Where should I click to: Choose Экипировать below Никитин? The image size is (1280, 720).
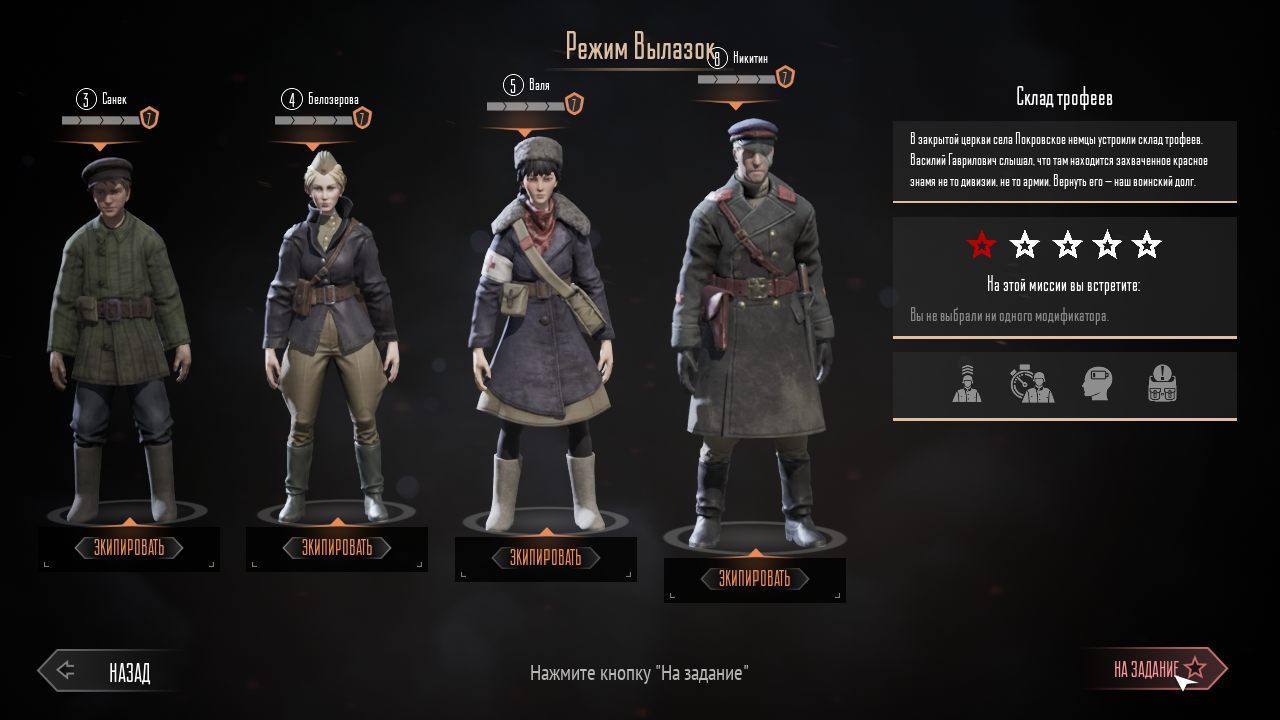pyautogui.click(x=755, y=579)
